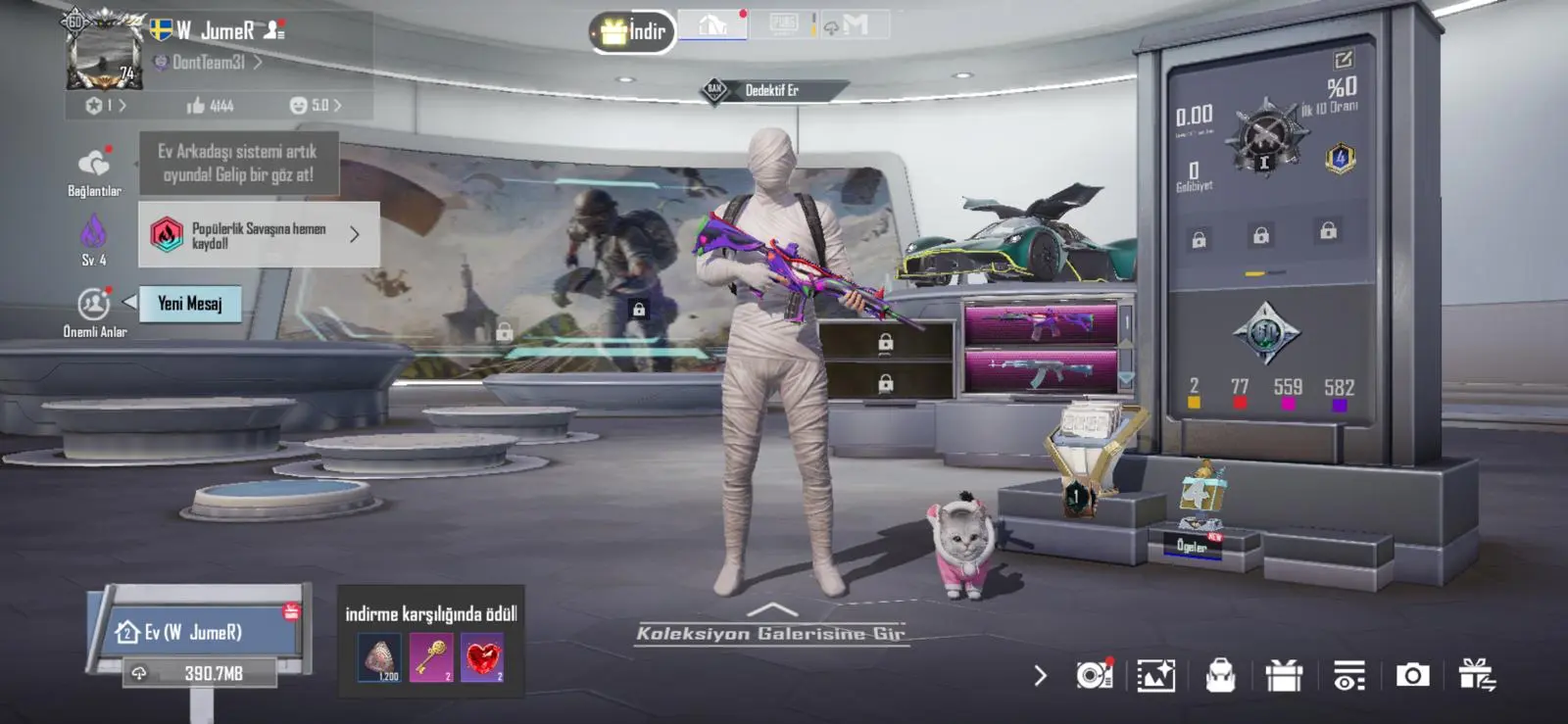Viewport: 1568px width, 724px height.
Task: Open the DontTeam31 clan link
Action: (208, 63)
